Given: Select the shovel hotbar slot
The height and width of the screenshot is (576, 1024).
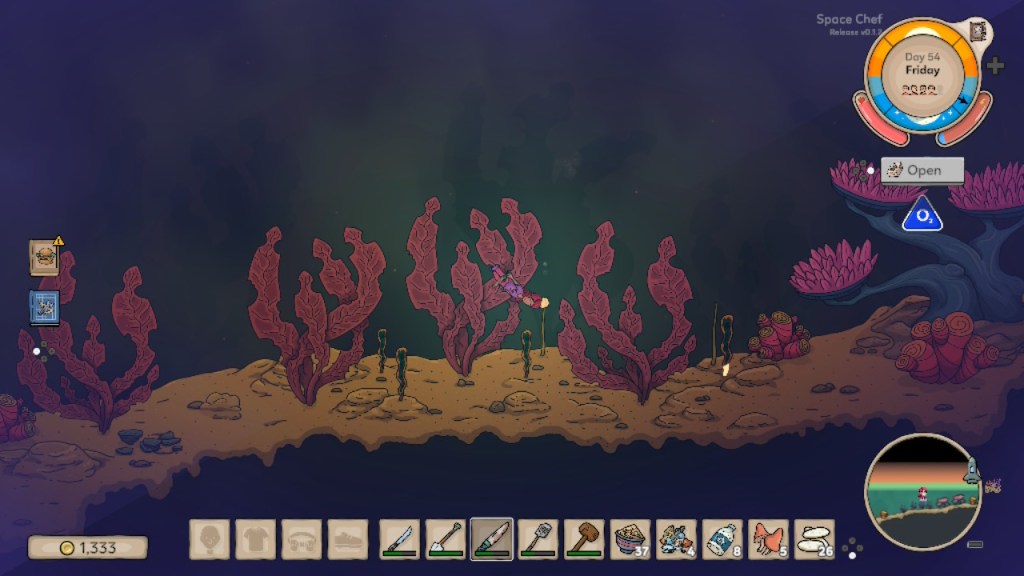Looking at the screenshot, I should [x=445, y=540].
